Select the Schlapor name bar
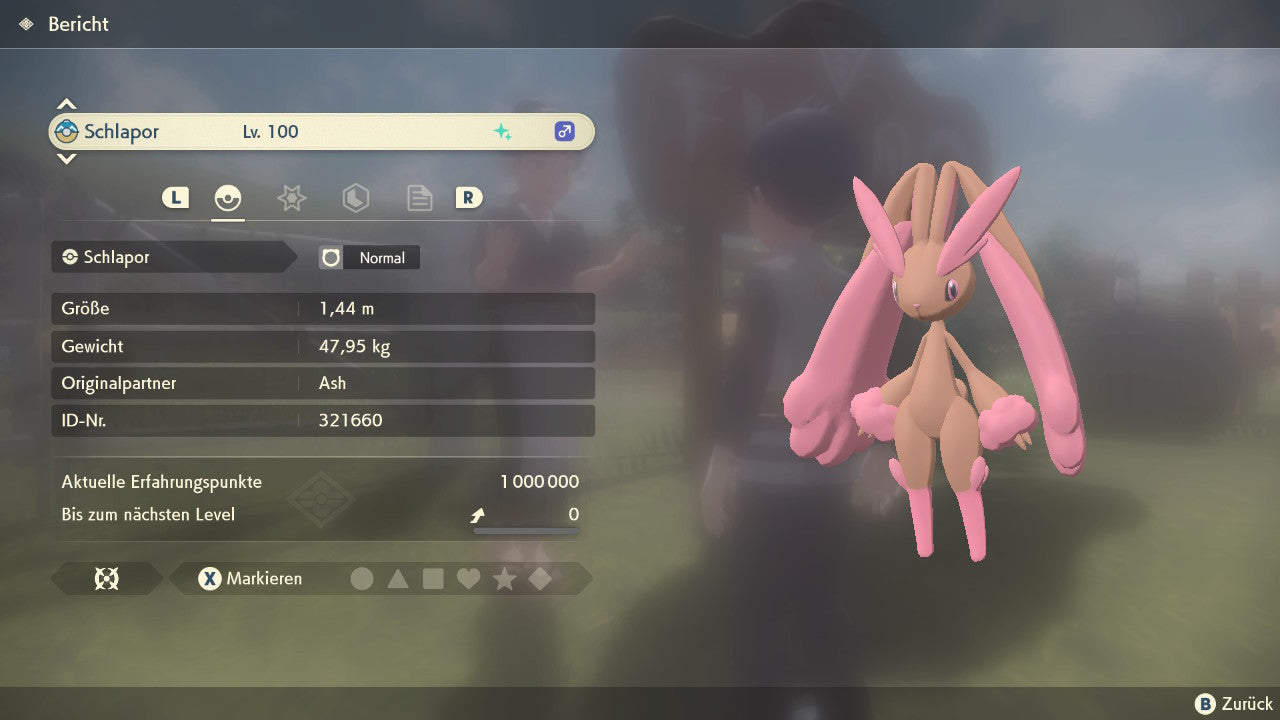This screenshot has width=1280, height=720. (320, 132)
